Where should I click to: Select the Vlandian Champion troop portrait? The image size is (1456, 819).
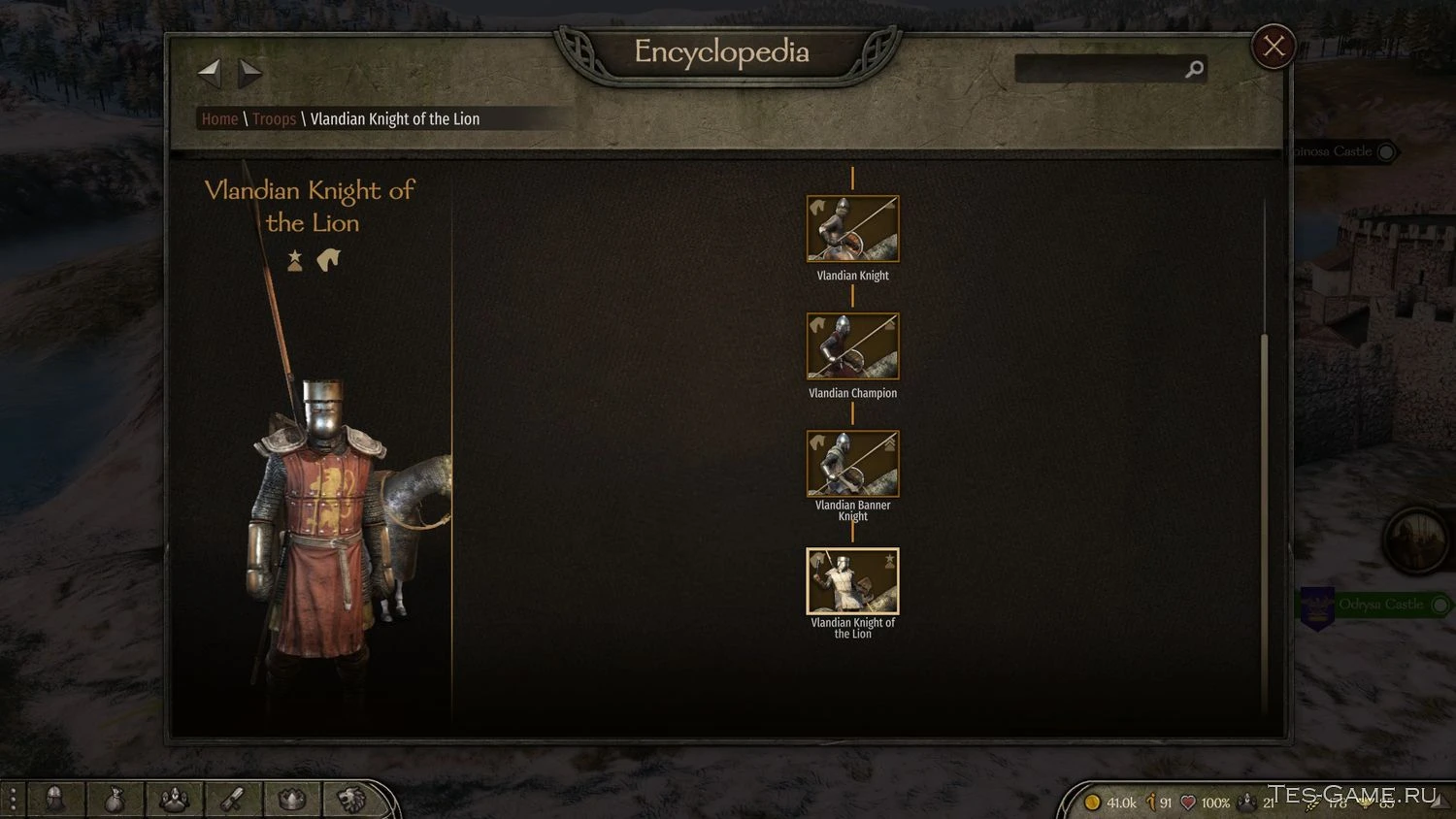point(851,345)
